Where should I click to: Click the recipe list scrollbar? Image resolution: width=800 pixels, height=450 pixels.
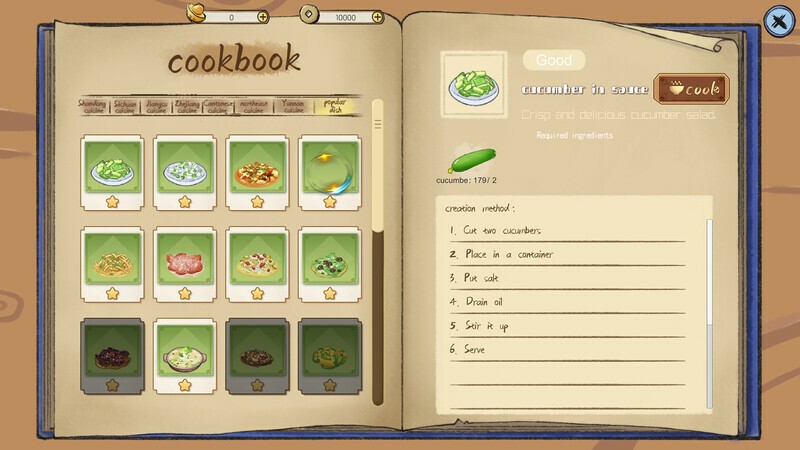pos(378,250)
